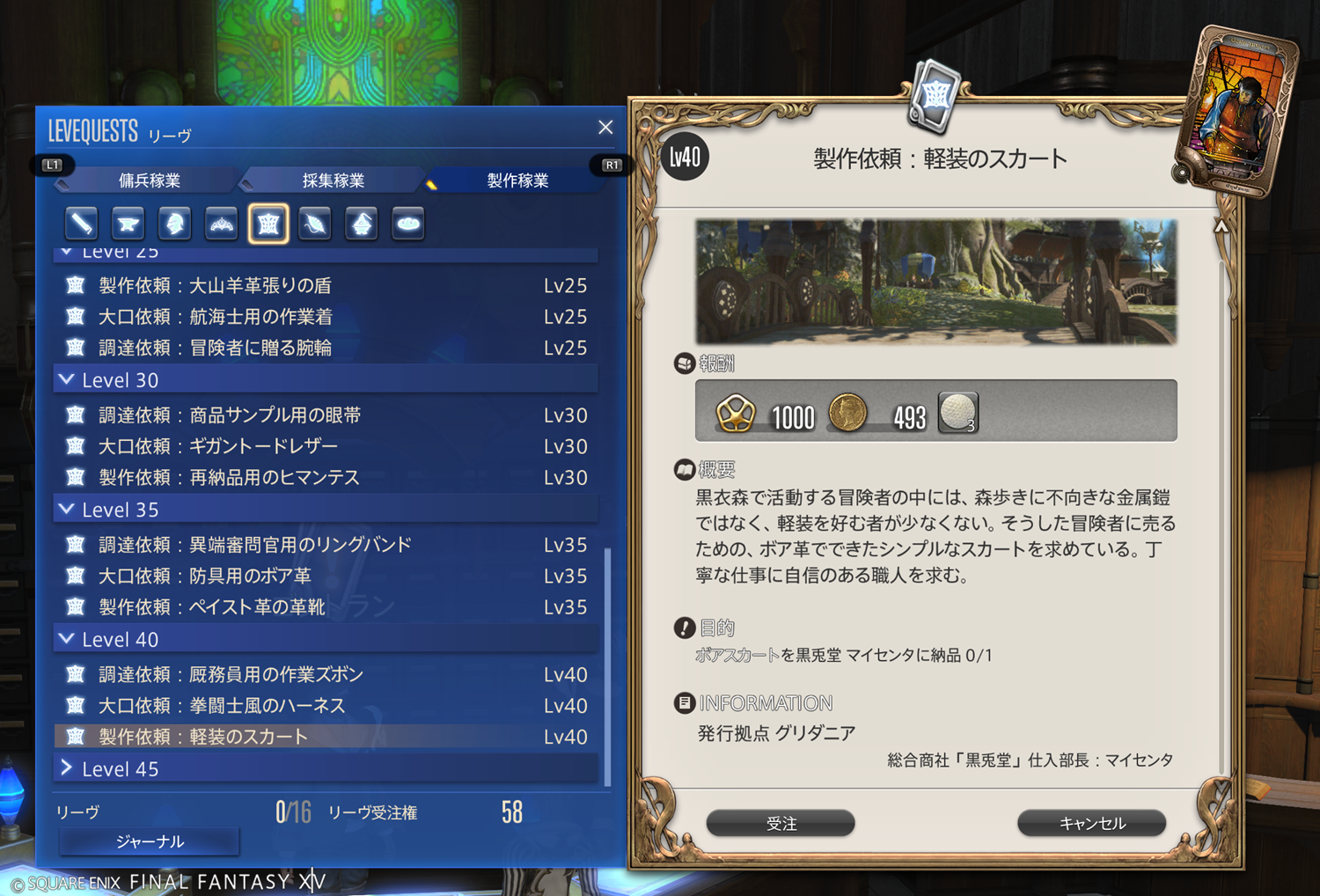Viewport: 1320px width, 896px height.
Task: Switch to the 採集稼業 tab
Action: coord(334,180)
